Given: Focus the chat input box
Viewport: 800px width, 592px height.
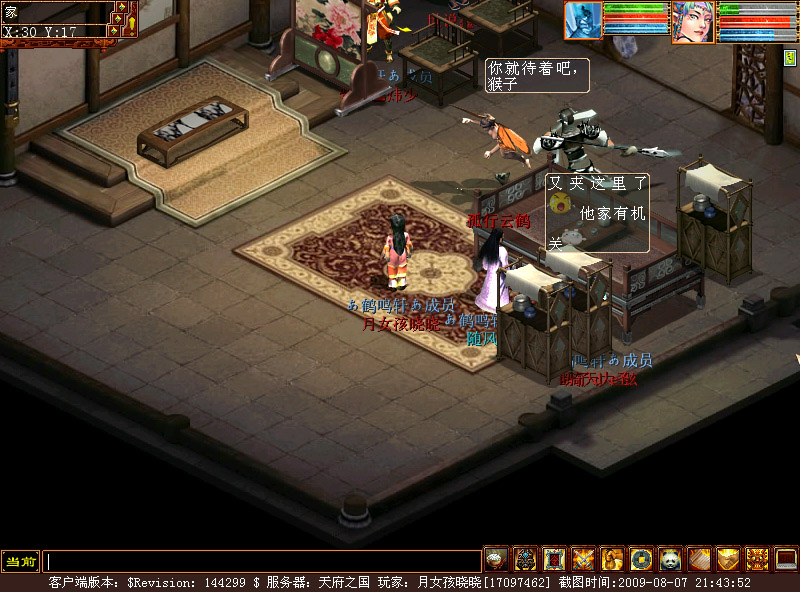Looking at the screenshot, I should point(262,562).
